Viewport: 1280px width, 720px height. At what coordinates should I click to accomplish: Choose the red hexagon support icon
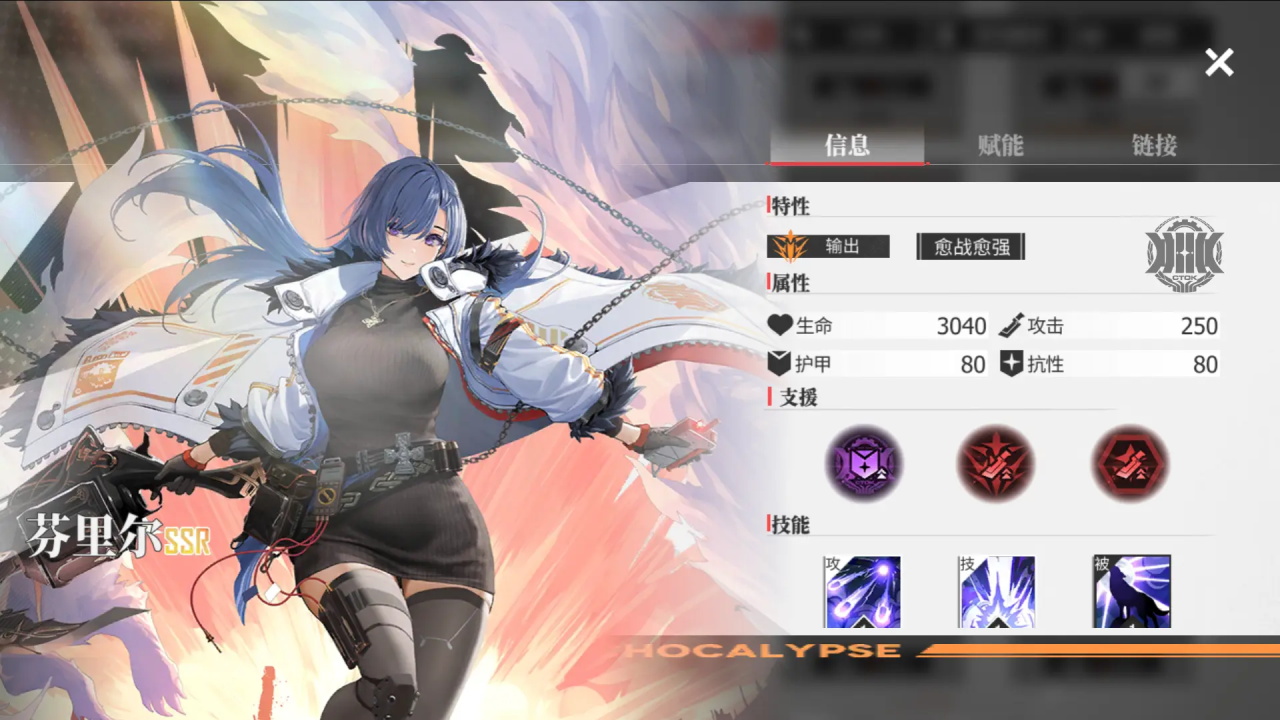1130,463
